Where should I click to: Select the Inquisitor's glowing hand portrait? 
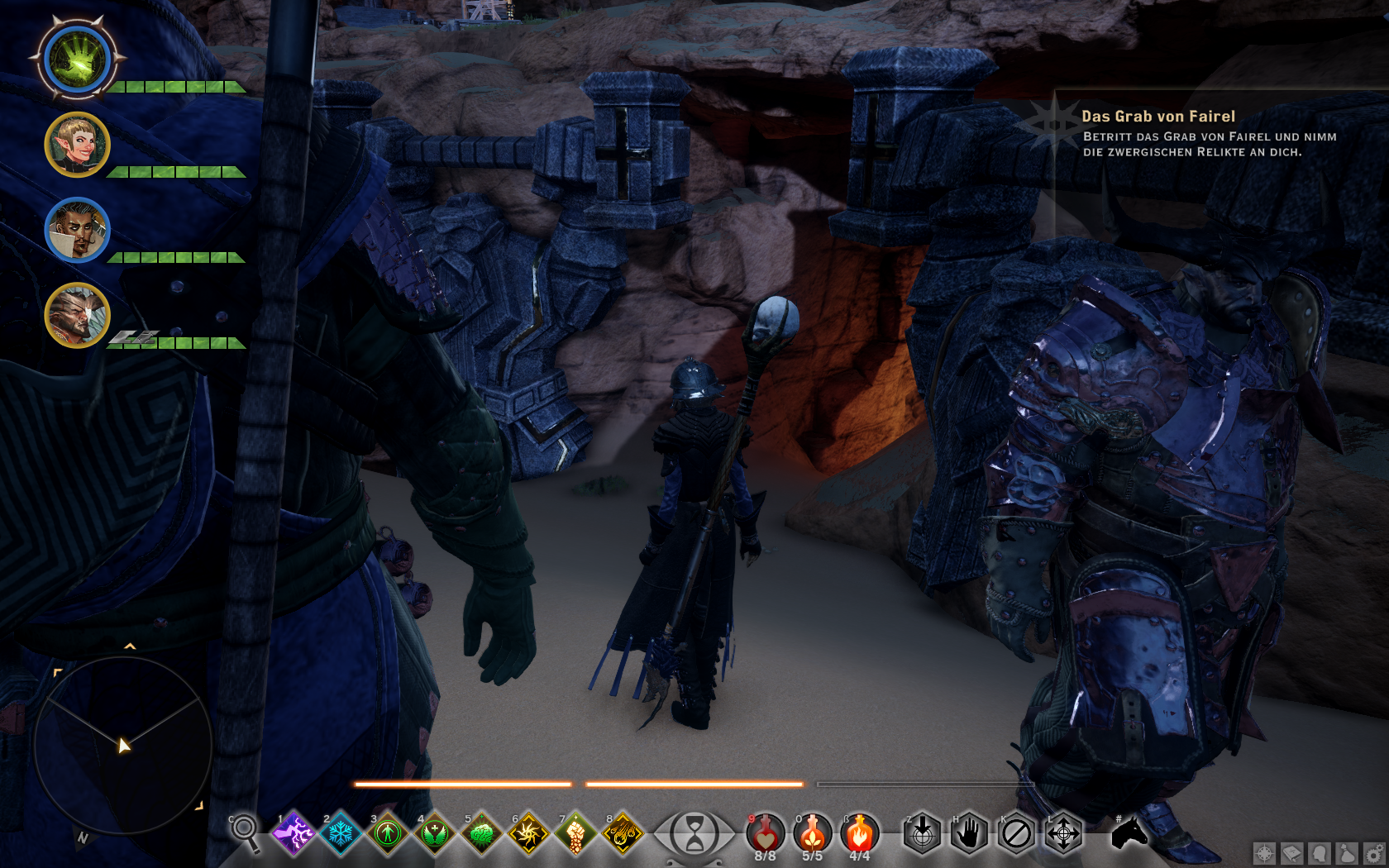pos(78,60)
